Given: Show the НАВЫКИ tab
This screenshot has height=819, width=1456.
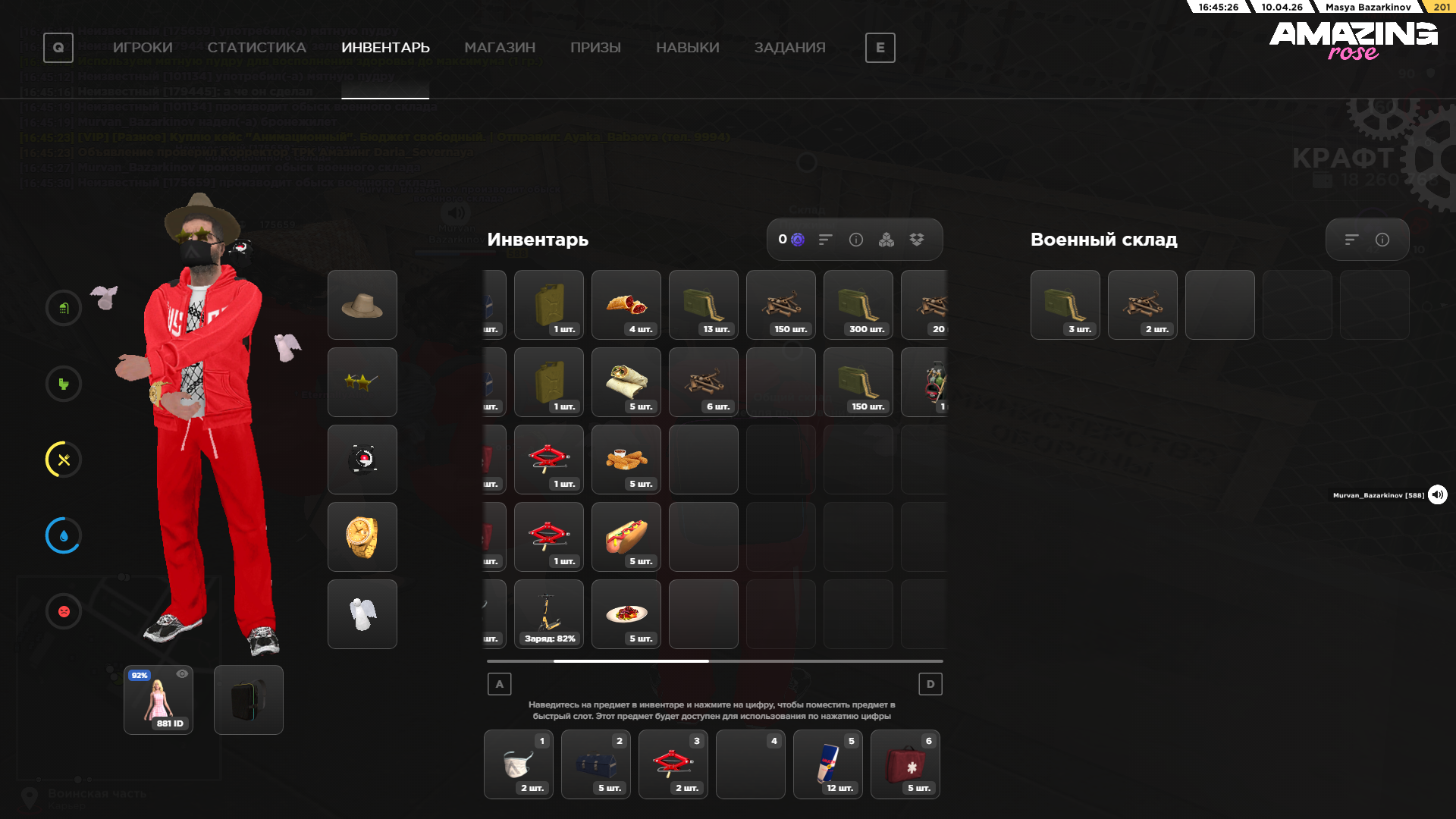Looking at the screenshot, I should click(x=687, y=48).
